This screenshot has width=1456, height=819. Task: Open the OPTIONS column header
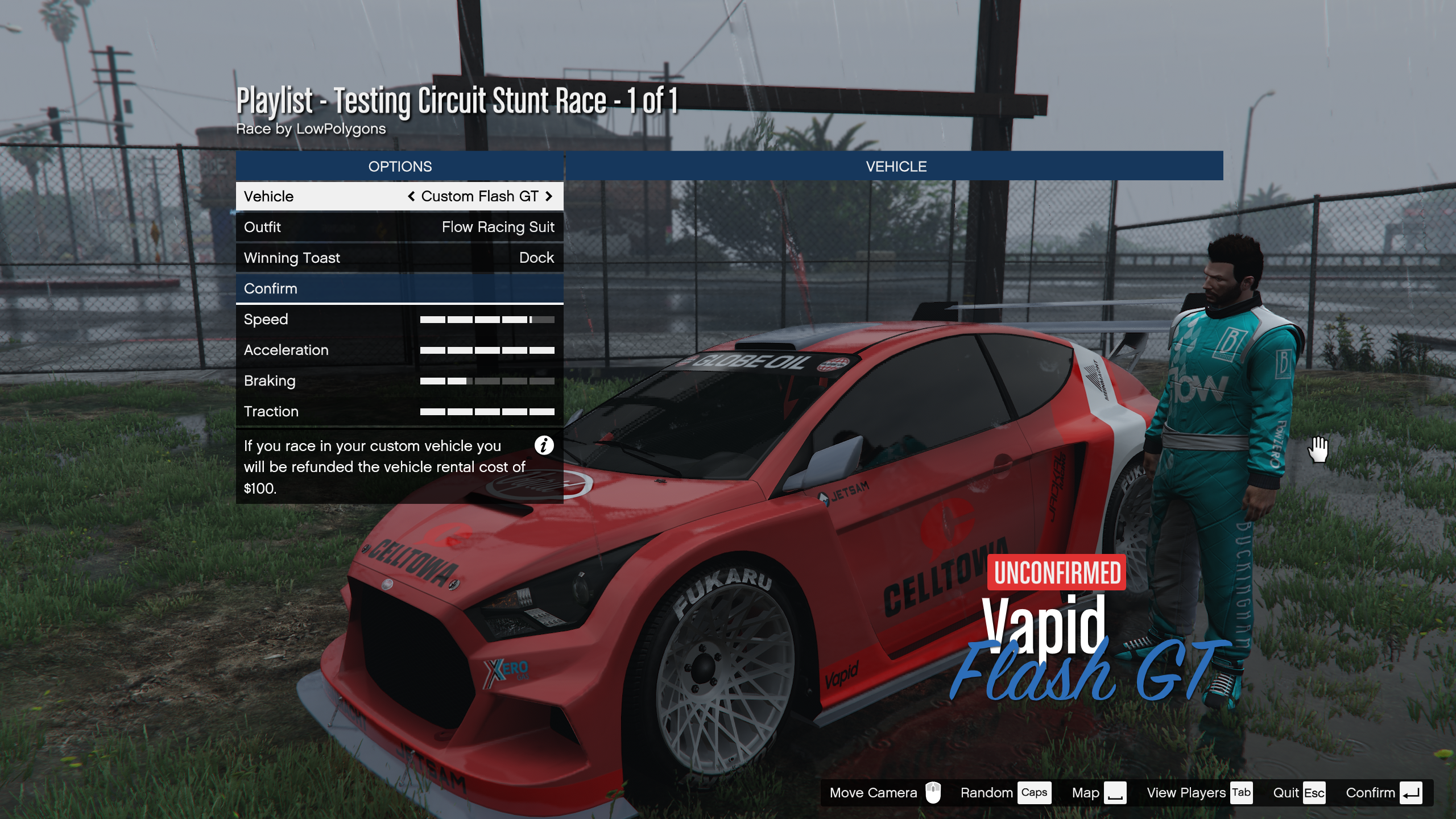[399, 166]
